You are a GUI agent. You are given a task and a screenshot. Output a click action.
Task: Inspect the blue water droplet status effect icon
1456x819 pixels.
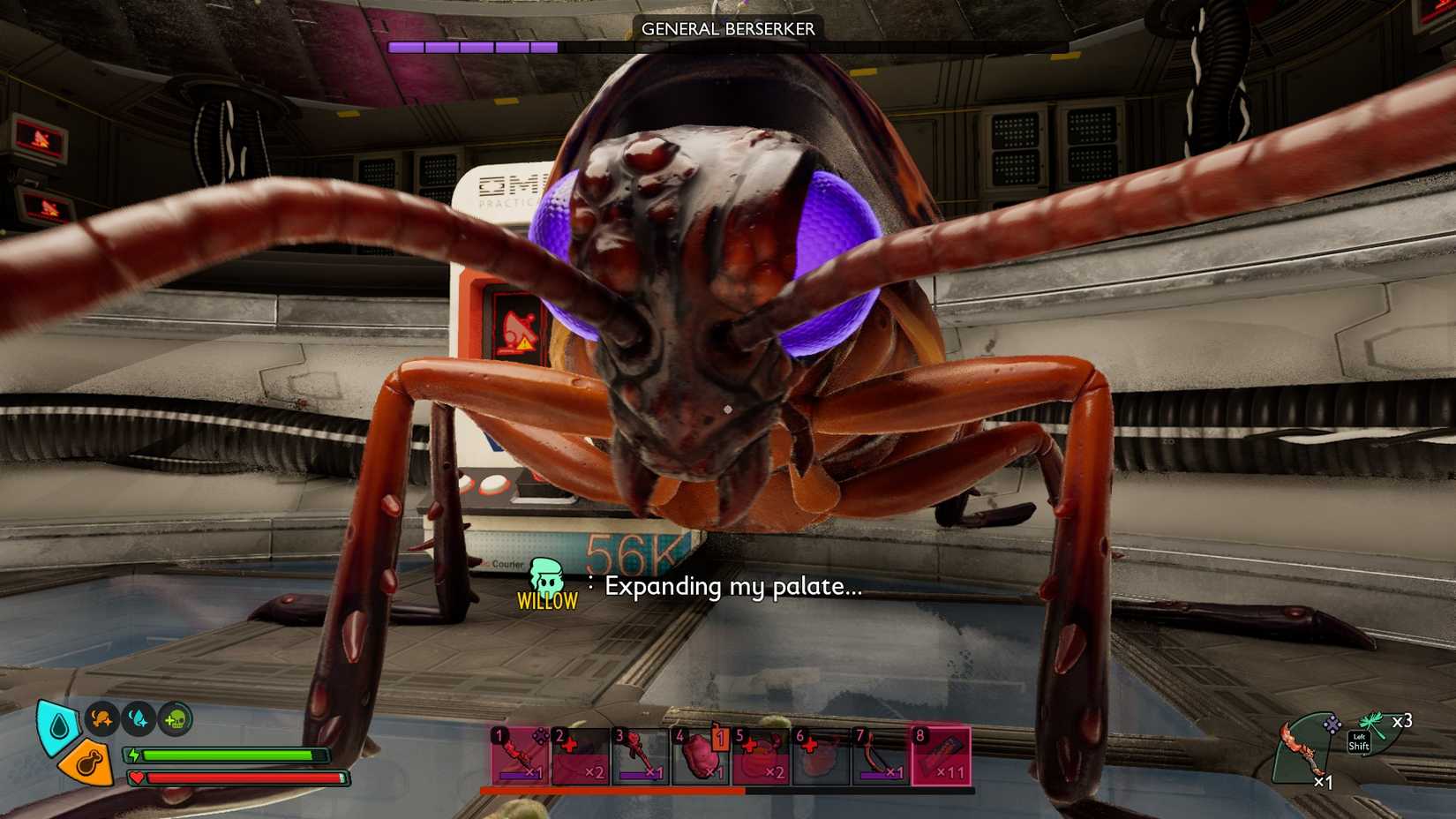point(139,719)
